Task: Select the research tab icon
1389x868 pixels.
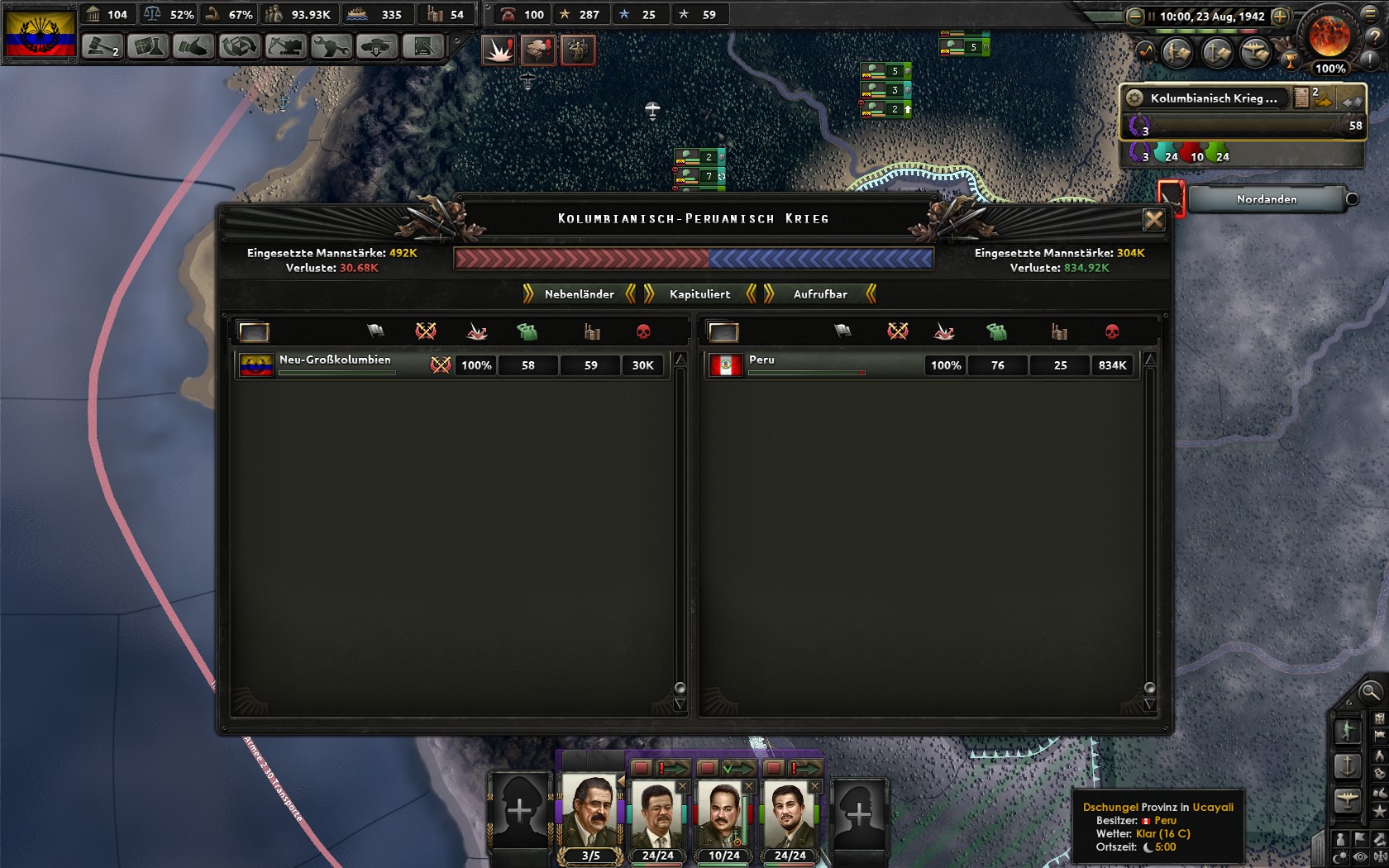Action: pos(150,47)
